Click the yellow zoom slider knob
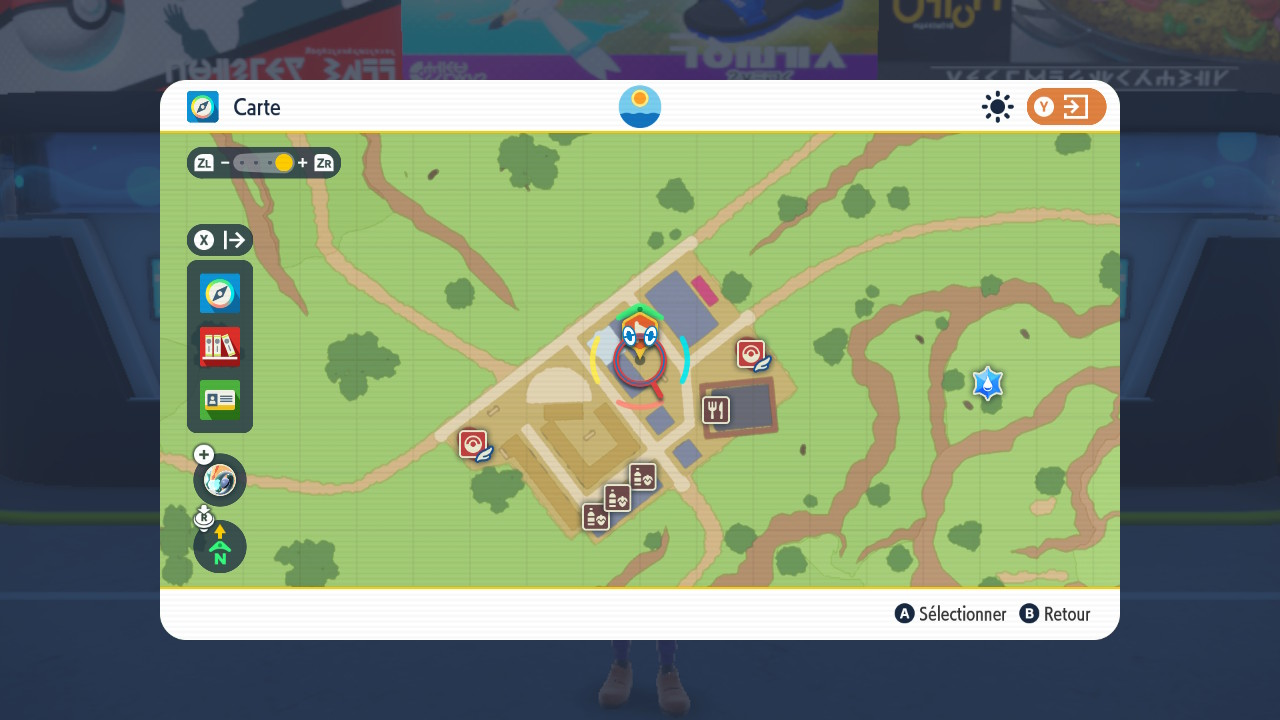1280x720 pixels. (284, 163)
